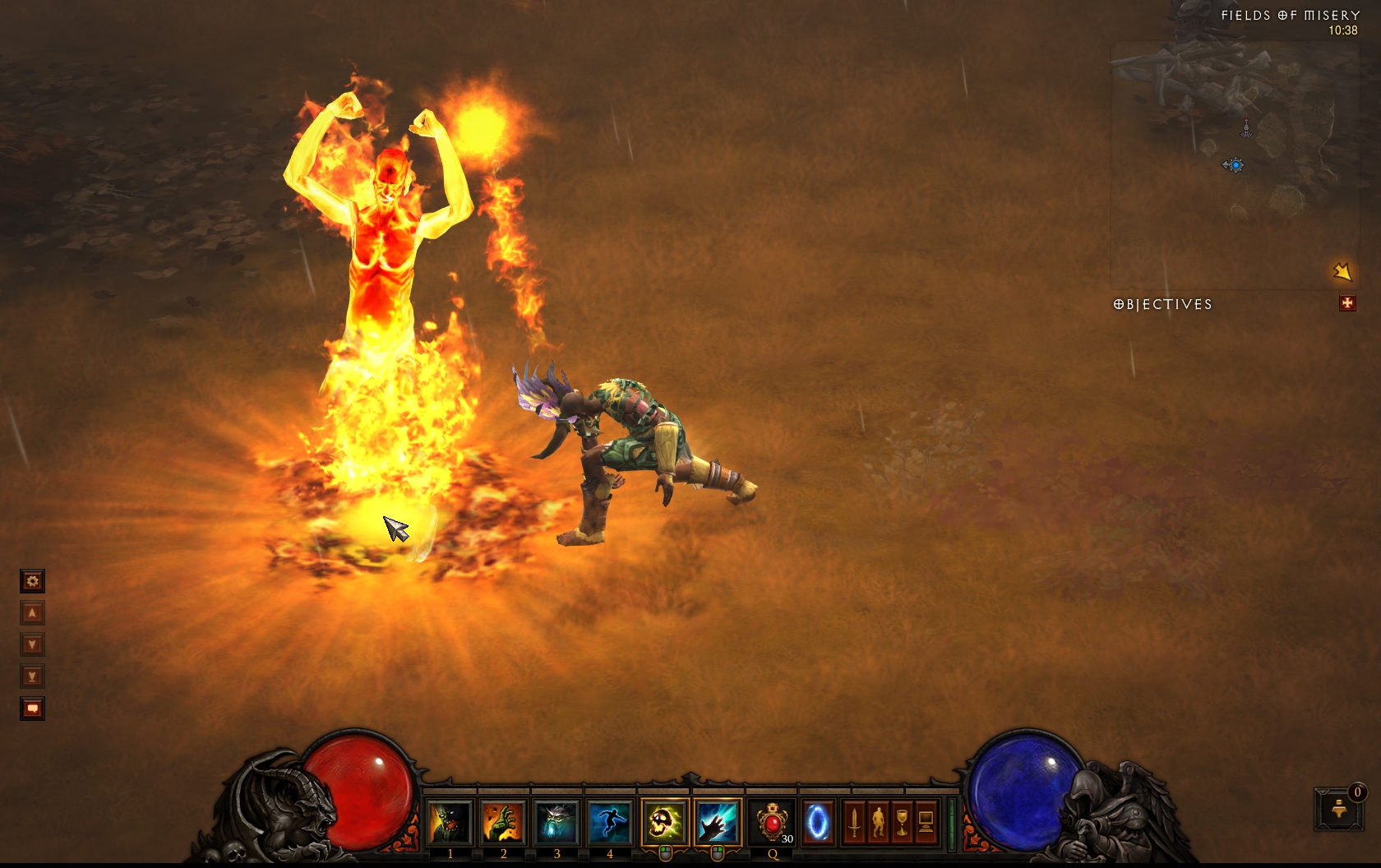Choose the blue glowing hand skill
The height and width of the screenshot is (868, 1381).
(x=718, y=822)
